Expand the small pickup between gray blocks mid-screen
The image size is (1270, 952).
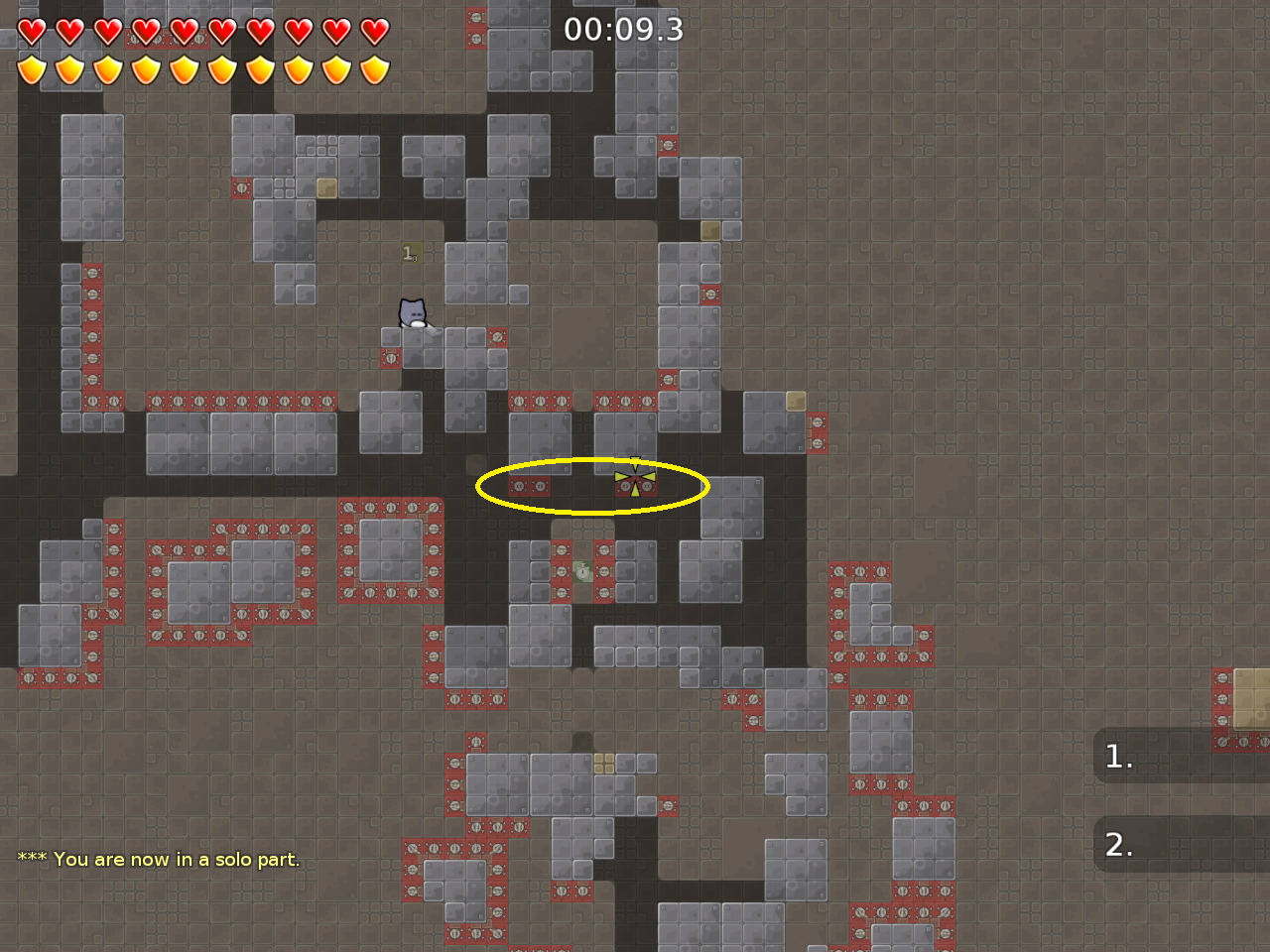580,570
